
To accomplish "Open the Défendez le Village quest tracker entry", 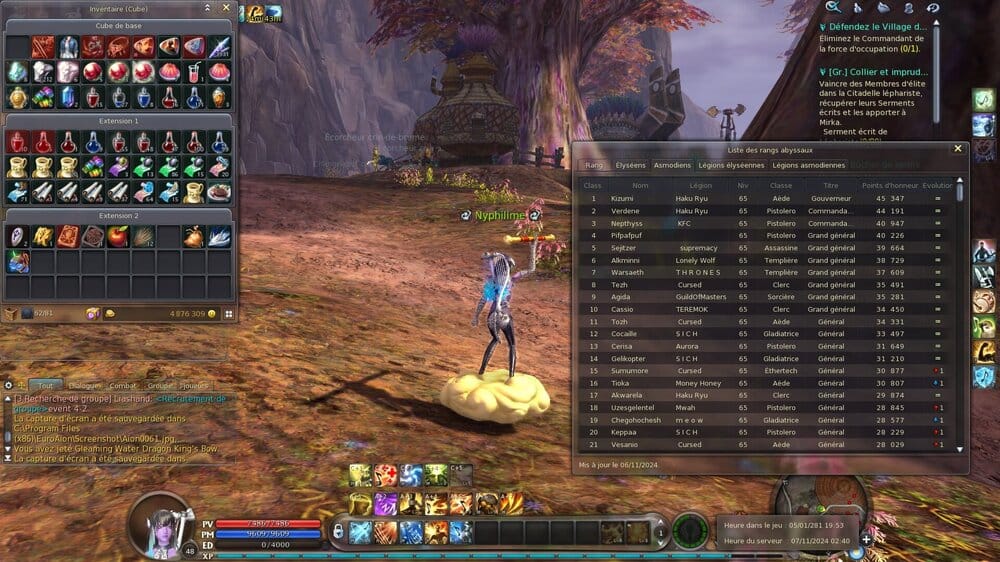I will point(880,28).
